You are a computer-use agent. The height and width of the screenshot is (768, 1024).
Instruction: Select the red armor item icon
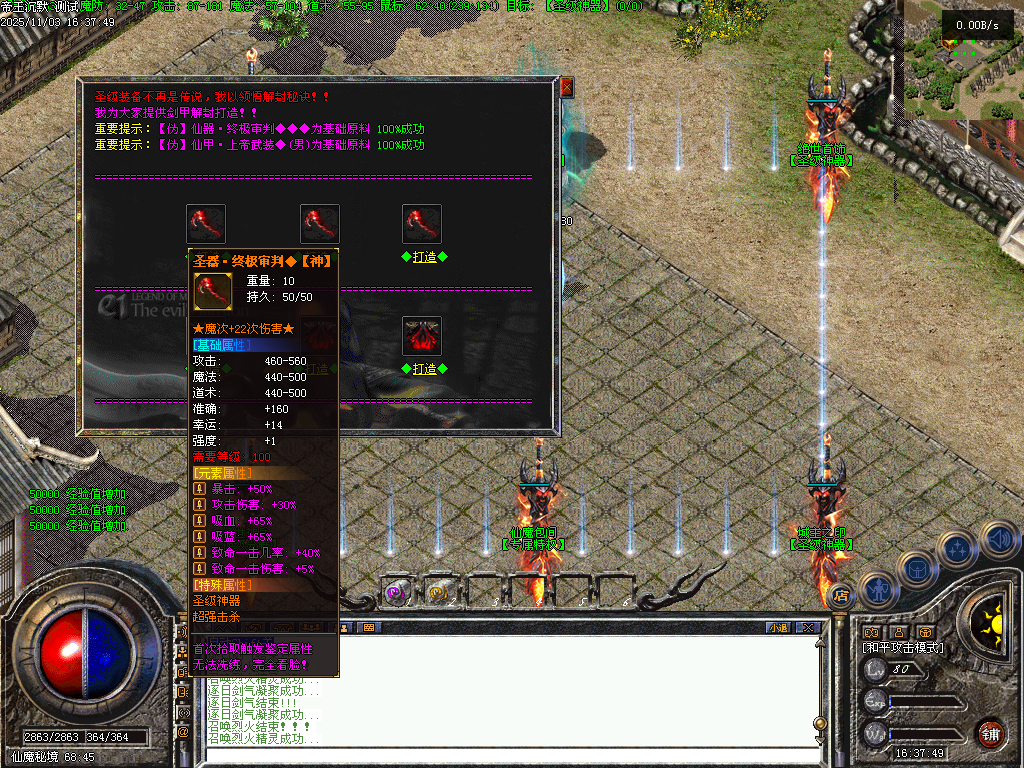tap(422, 336)
